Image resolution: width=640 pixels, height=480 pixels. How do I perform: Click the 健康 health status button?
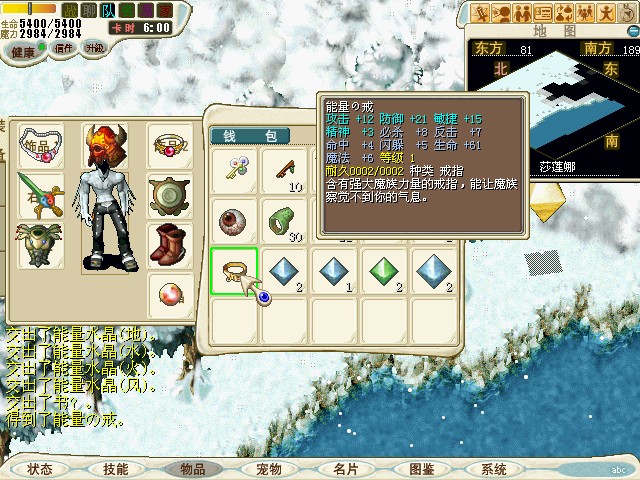point(25,50)
